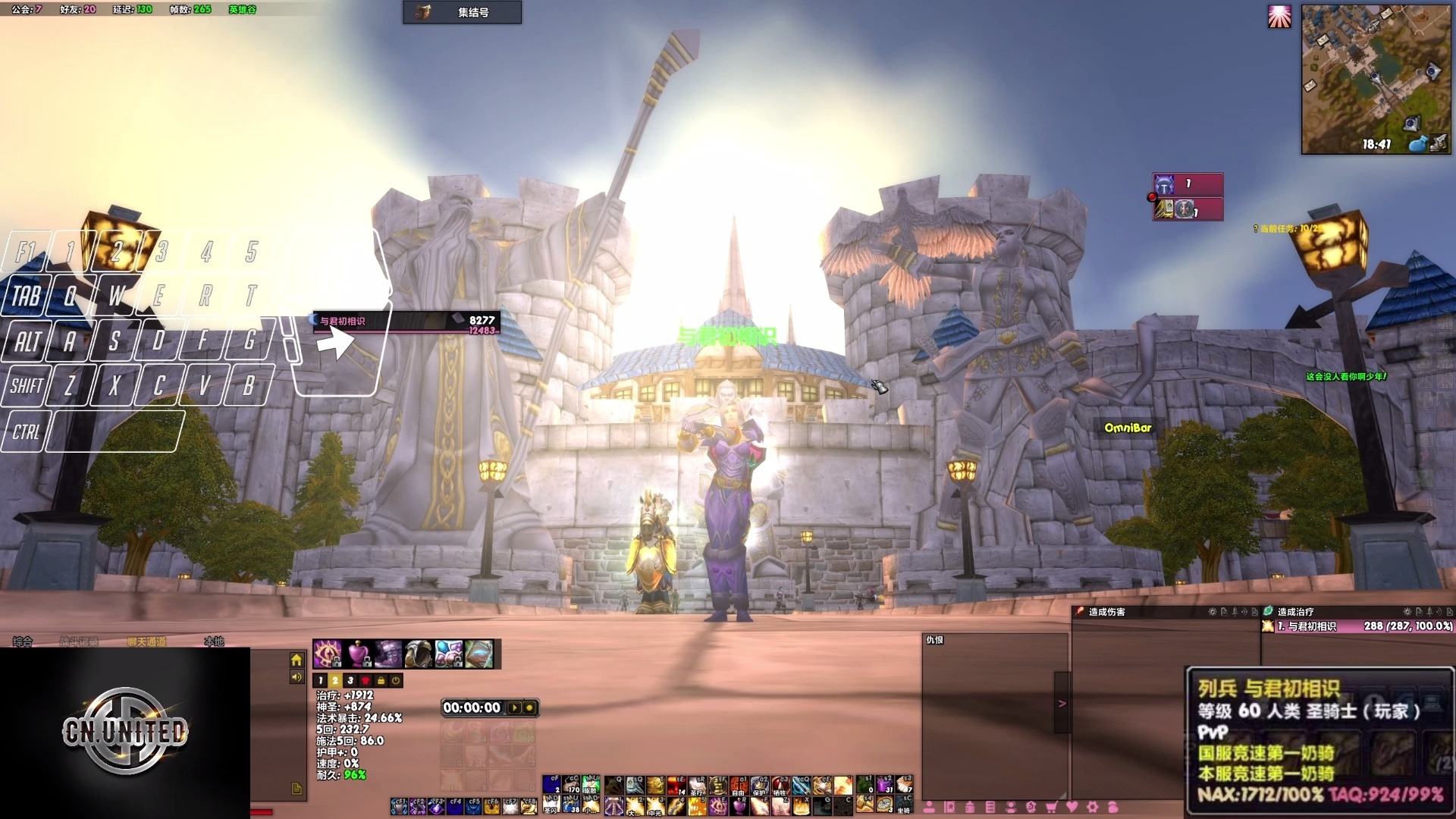Click the pink heart micro menu icon

(x=1072, y=807)
